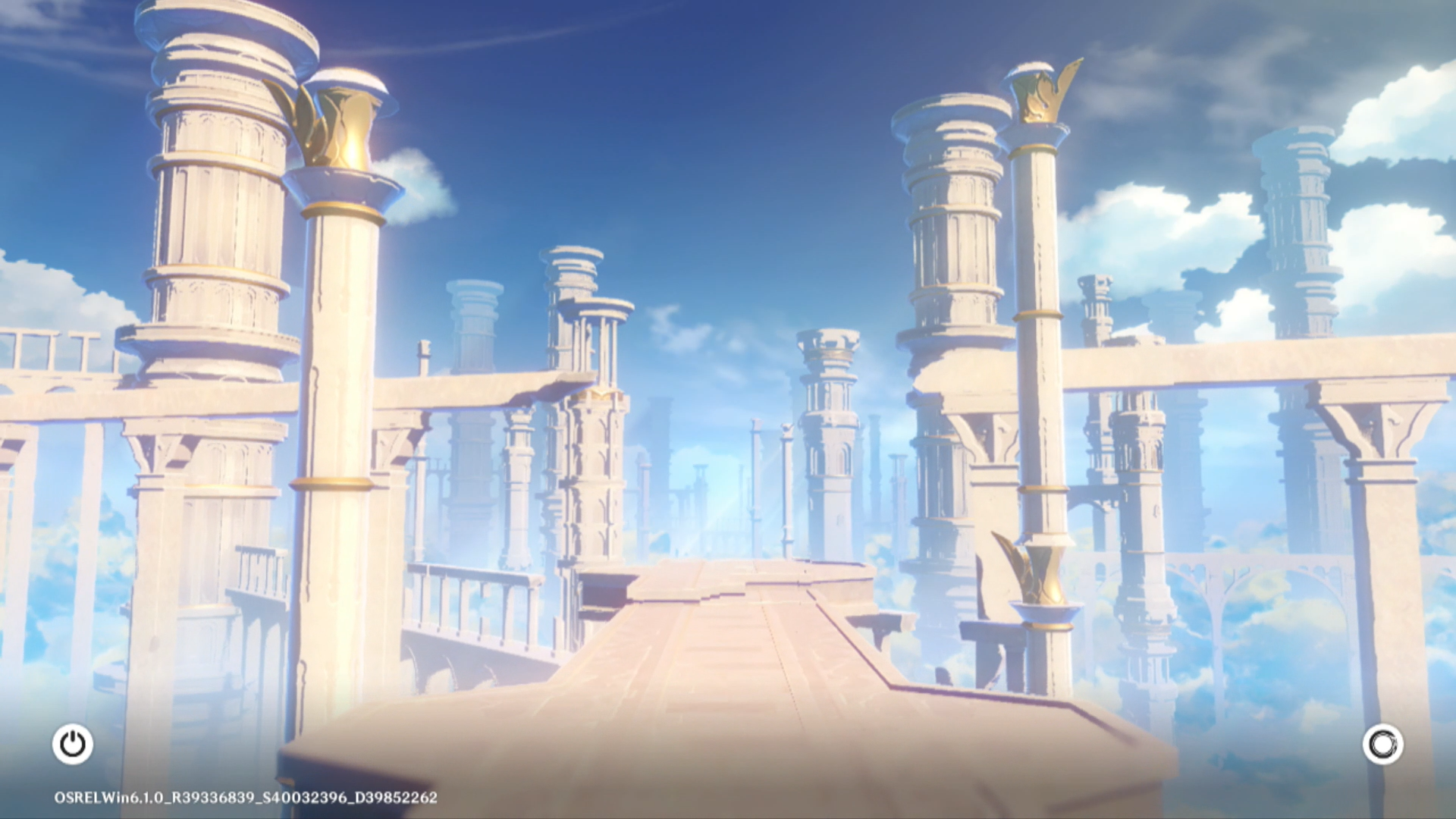Open the circular repair tool button
Image resolution: width=1456 pixels, height=819 pixels.
click(1382, 744)
